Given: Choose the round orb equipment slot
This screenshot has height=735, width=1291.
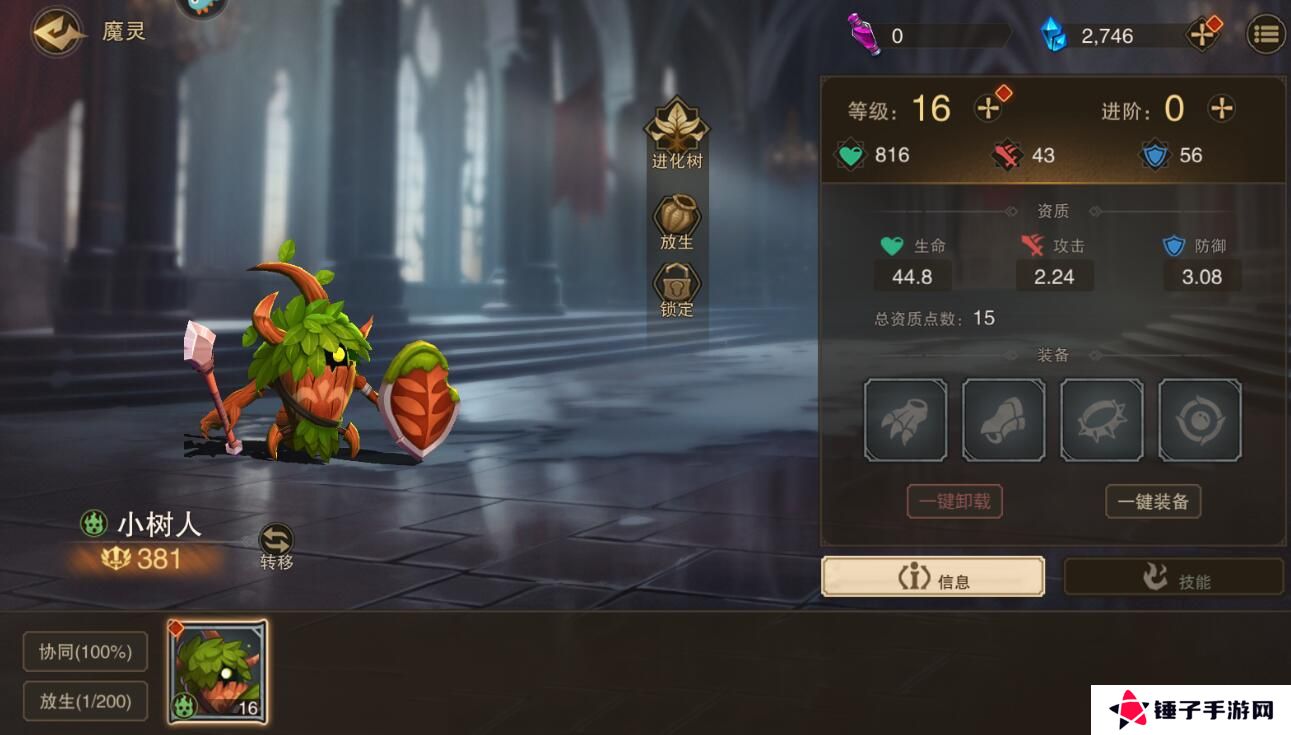Looking at the screenshot, I should 1199,420.
